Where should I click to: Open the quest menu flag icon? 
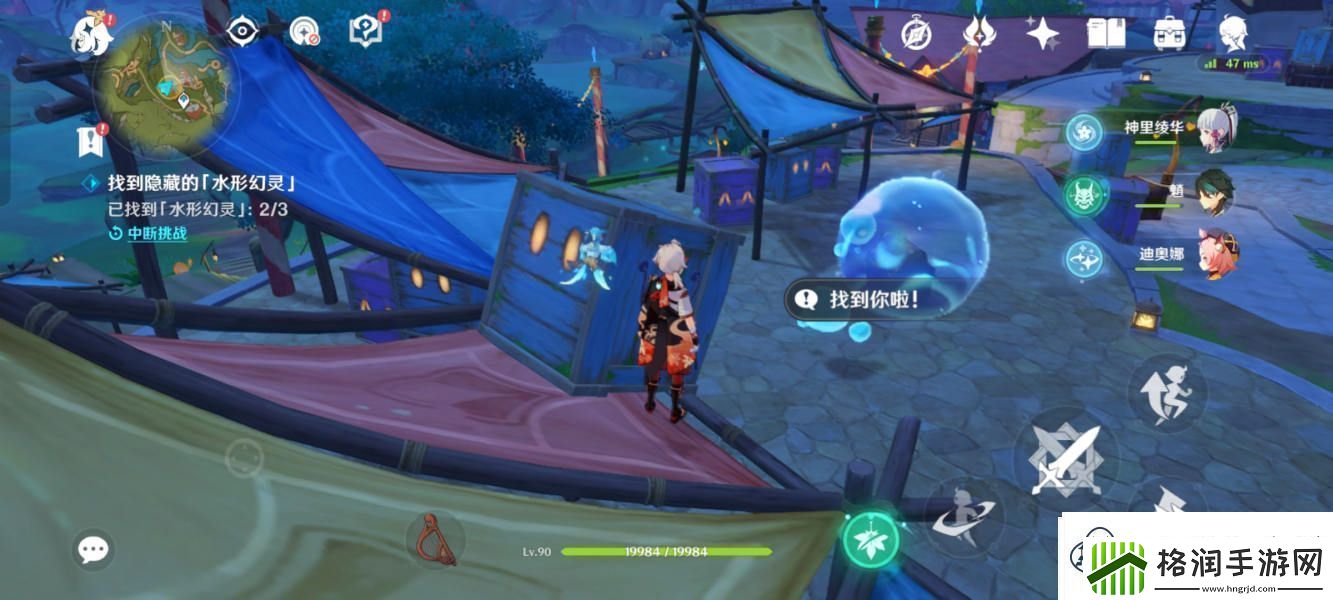91,141
